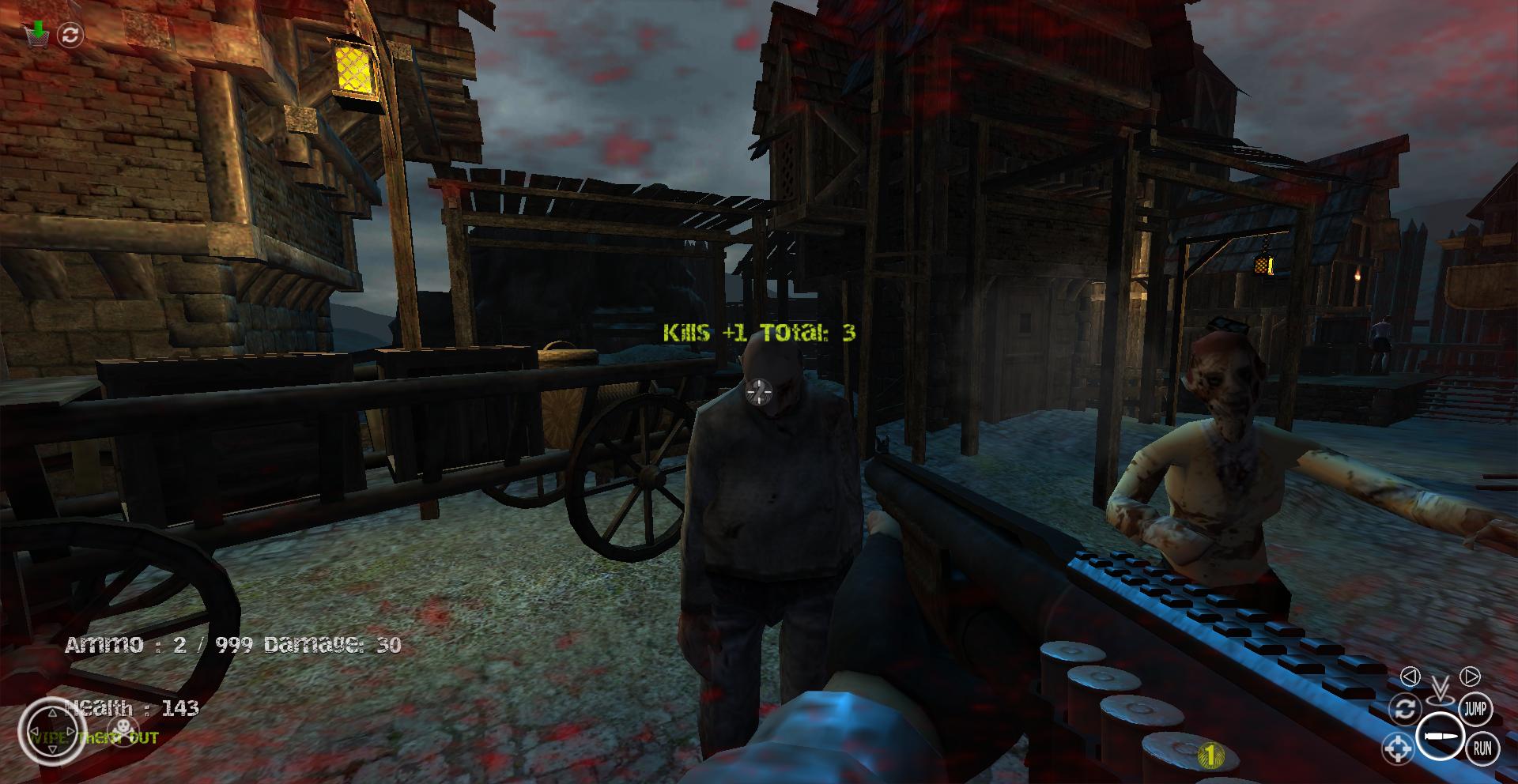1518x784 pixels.
Task: Tap the up arrow on the movement pad
Action: (x=52, y=714)
